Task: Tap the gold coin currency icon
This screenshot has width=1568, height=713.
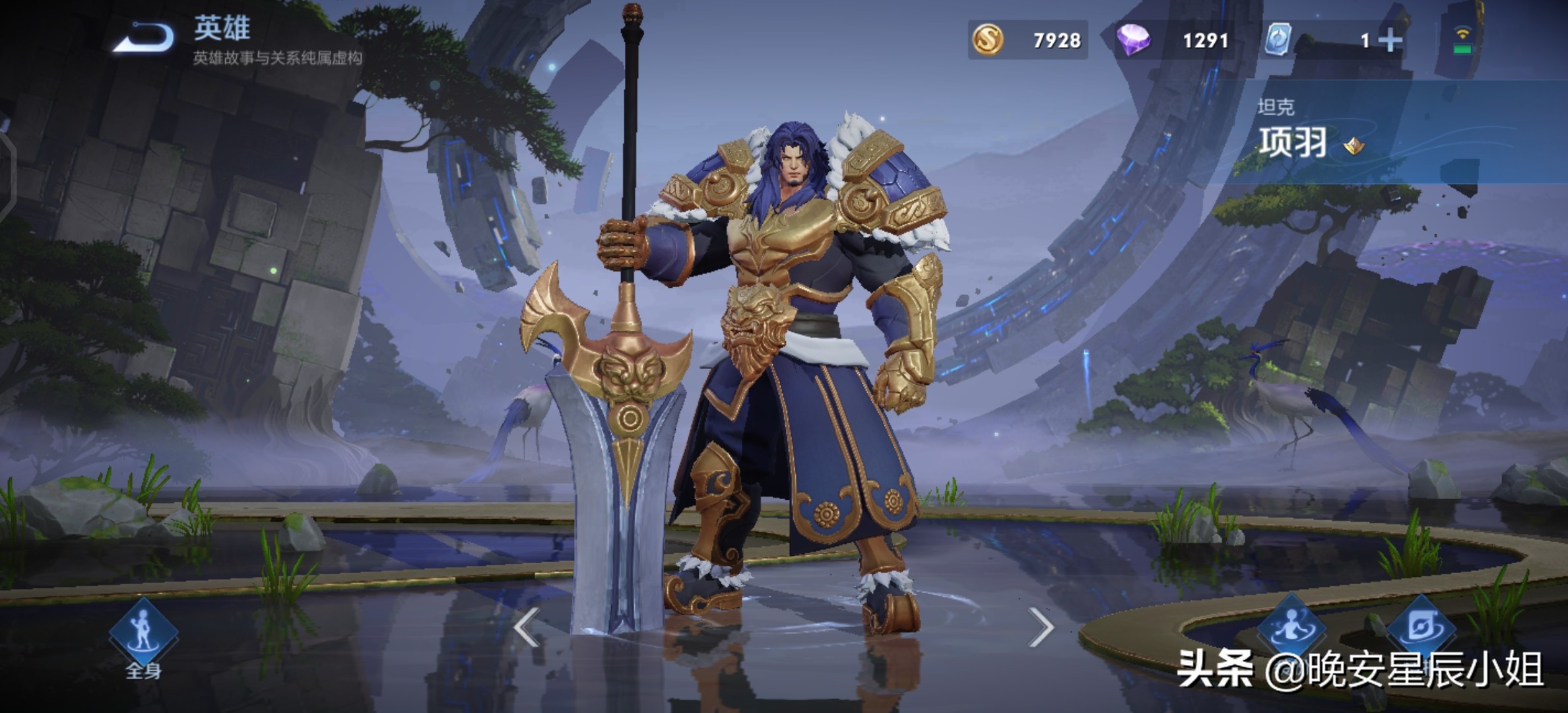Action: click(x=988, y=40)
